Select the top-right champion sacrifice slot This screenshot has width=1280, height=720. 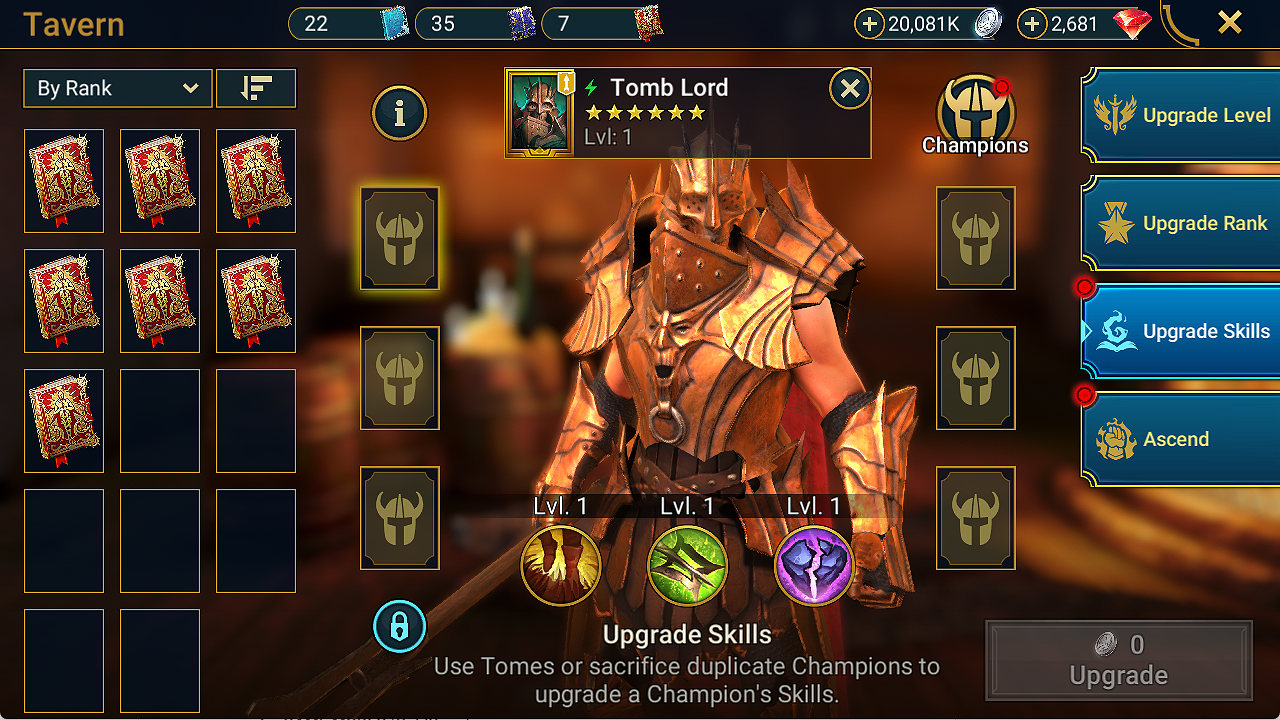[x=975, y=239]
